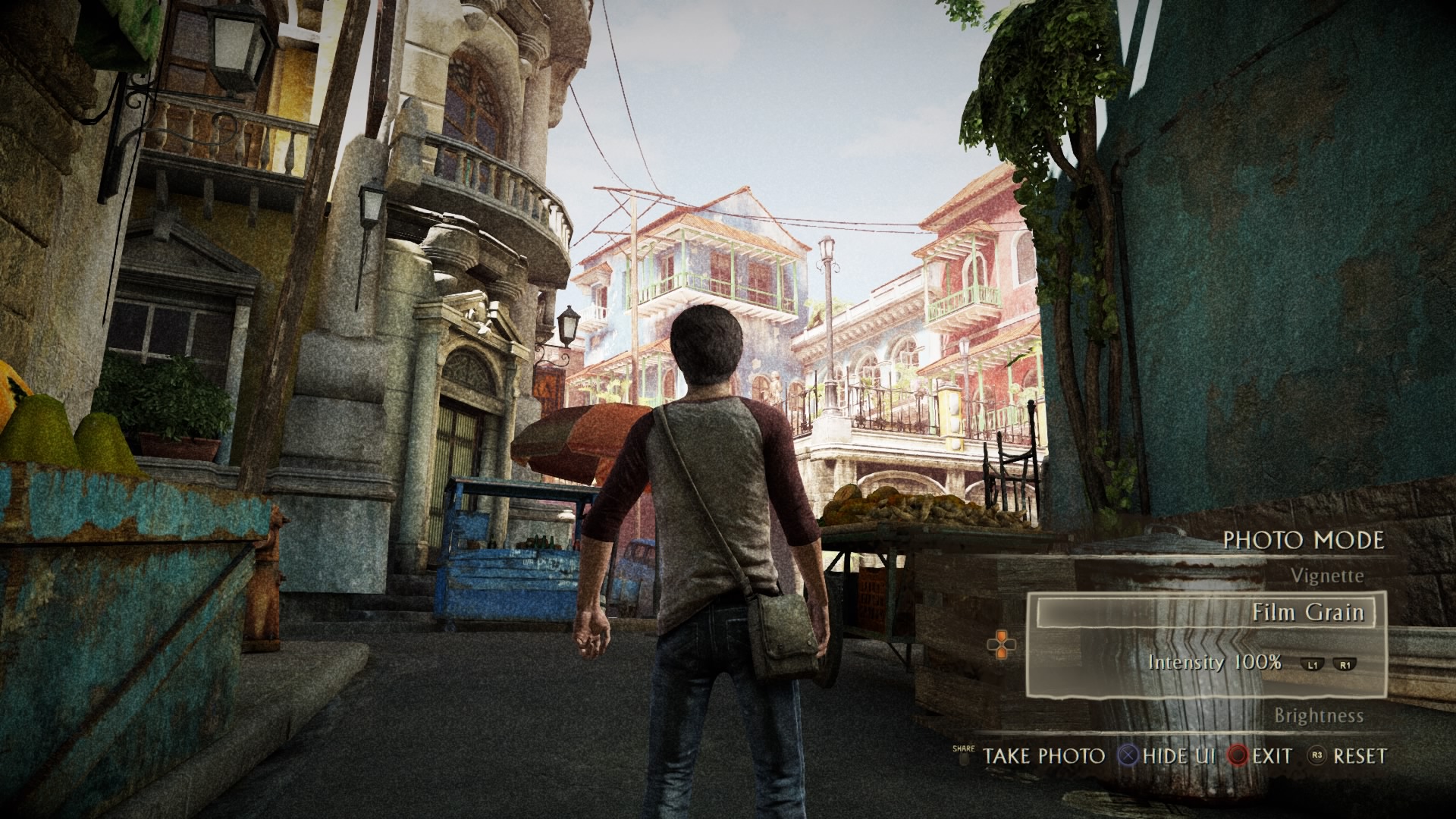Adjust the Film Grain Intensity 100% setting
The height and width of the screenshot is (819, 1456).
pos(1214,662)
